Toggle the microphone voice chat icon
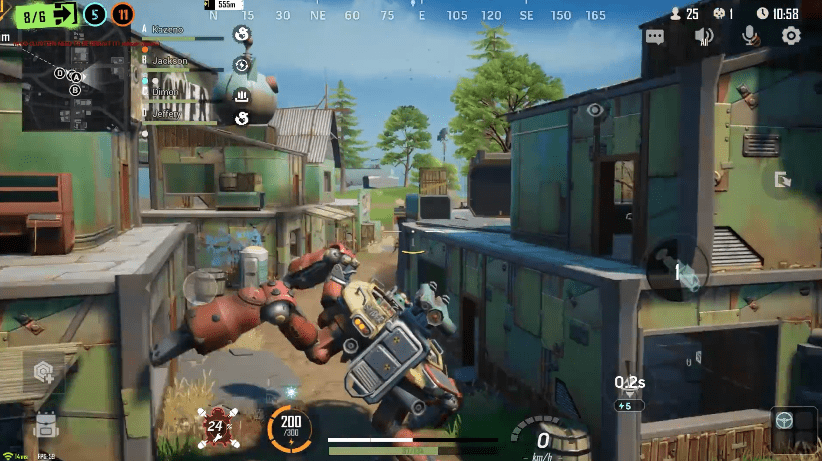The width and height of the screenshot is (822, 461). 748,37
